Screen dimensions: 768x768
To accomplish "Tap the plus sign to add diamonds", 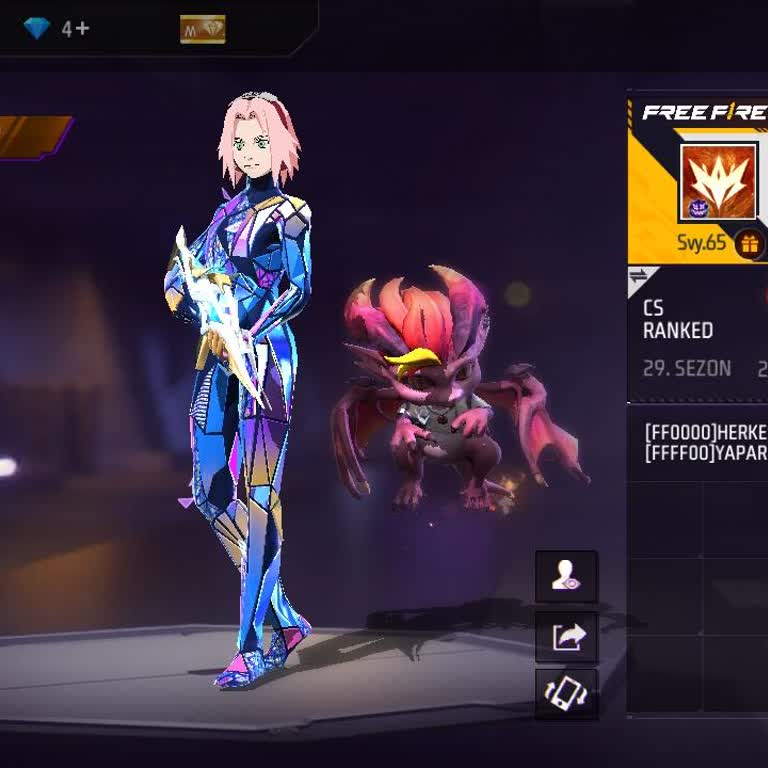I will pos(82,29).
